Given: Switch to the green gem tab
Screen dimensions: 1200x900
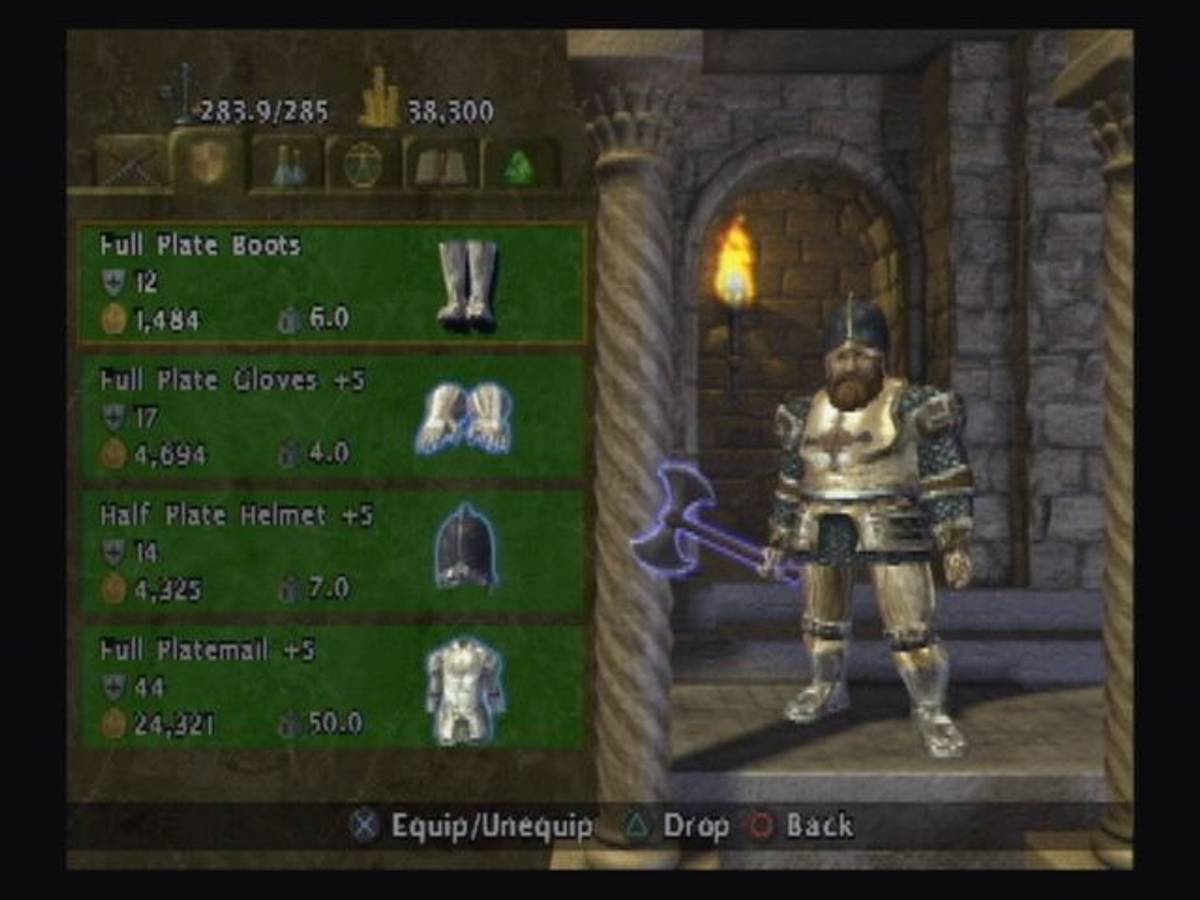Looking at the screenshot, I should [x=519, y=164].
